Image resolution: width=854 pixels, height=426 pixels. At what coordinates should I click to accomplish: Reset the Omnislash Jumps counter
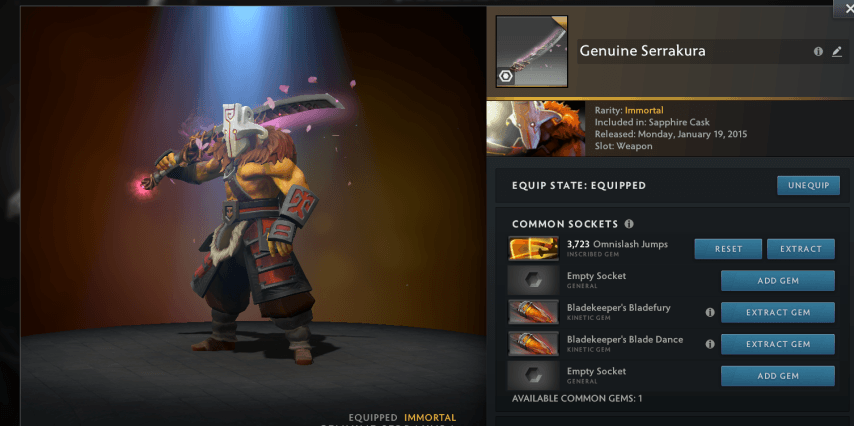click(727, 249)
